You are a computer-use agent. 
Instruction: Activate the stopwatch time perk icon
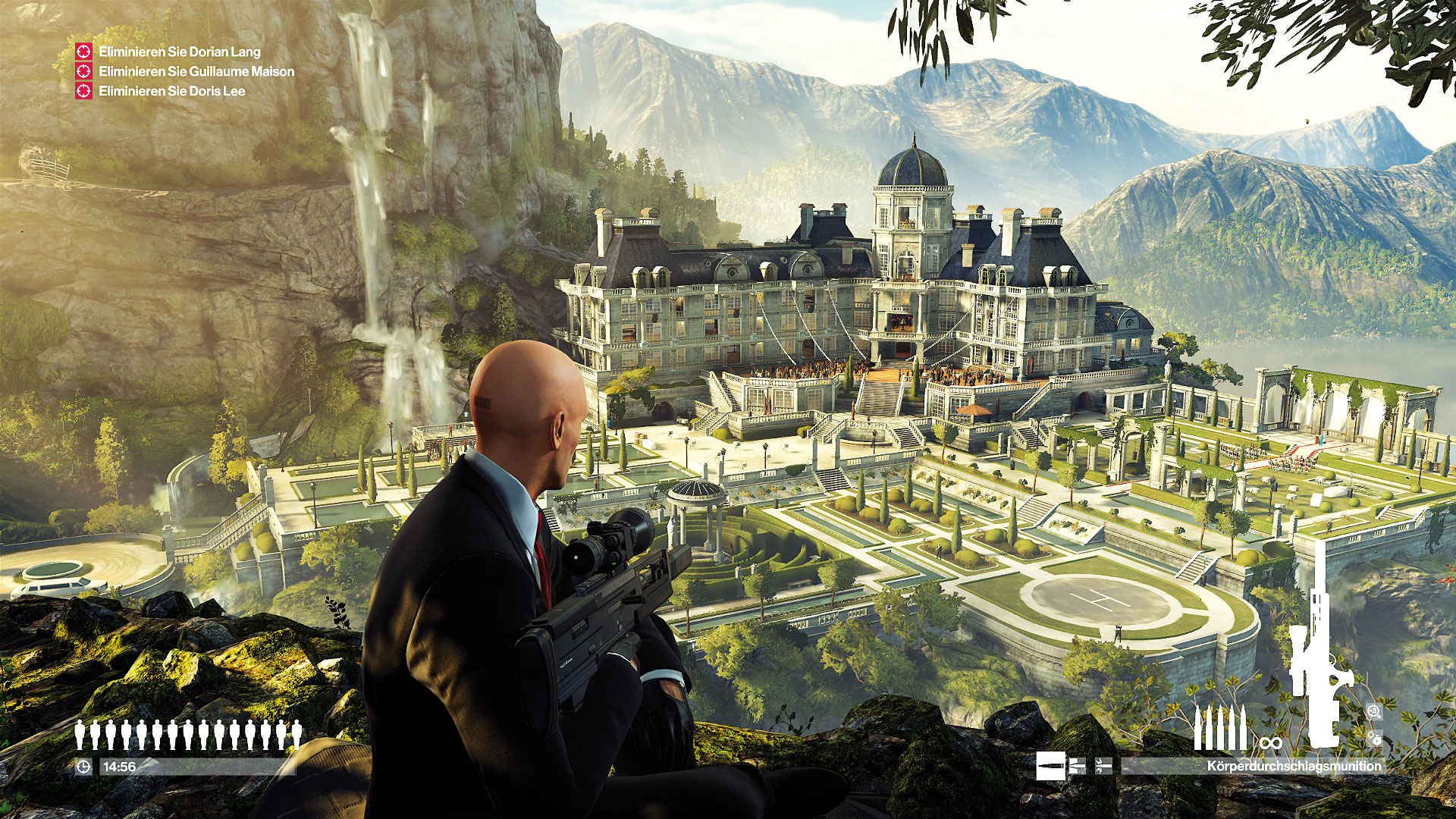[x=1373, y=737]
